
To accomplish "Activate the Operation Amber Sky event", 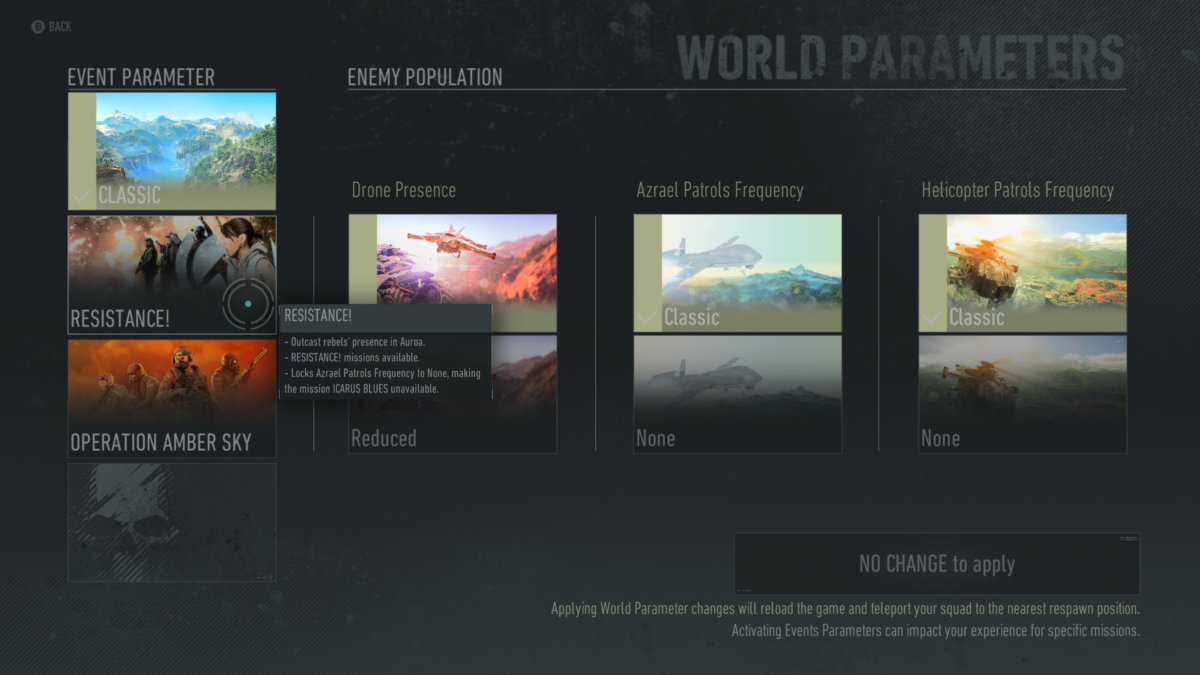I will 172,398.
